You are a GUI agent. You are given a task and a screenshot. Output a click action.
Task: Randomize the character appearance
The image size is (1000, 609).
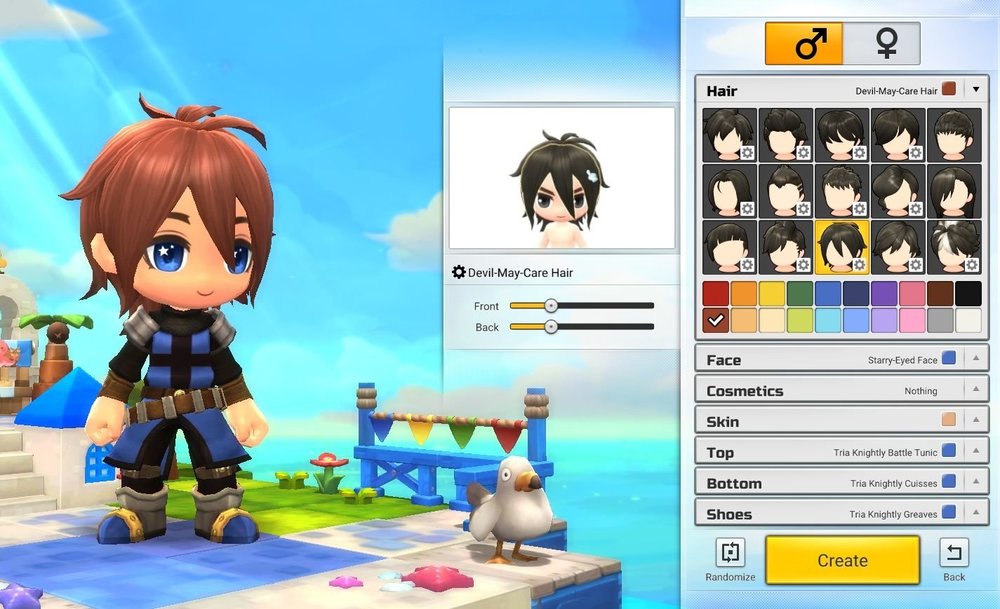(730, 558)
